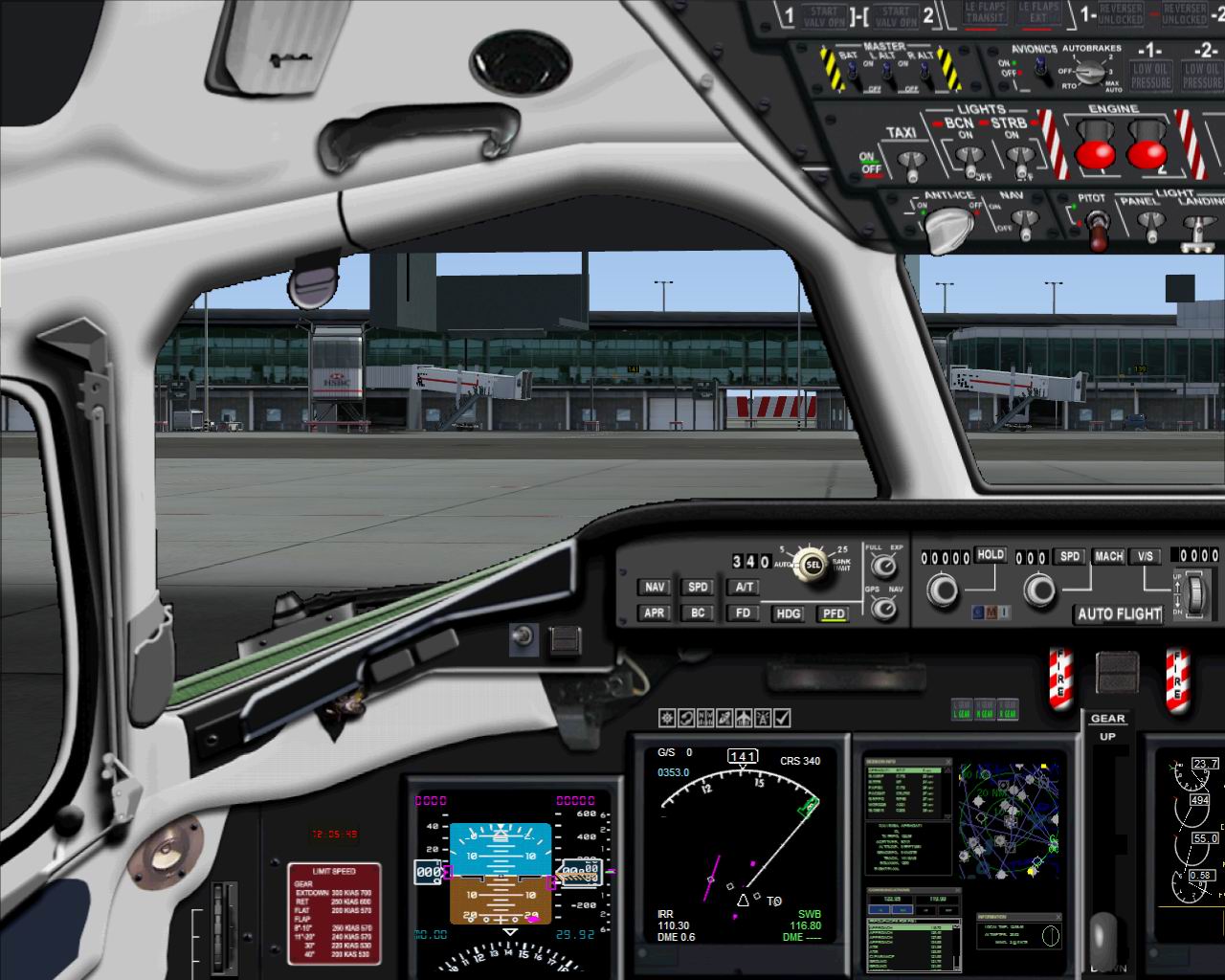Engage the A/T autothrottle button
This screenshot has height=980, width=1225.
742,588
